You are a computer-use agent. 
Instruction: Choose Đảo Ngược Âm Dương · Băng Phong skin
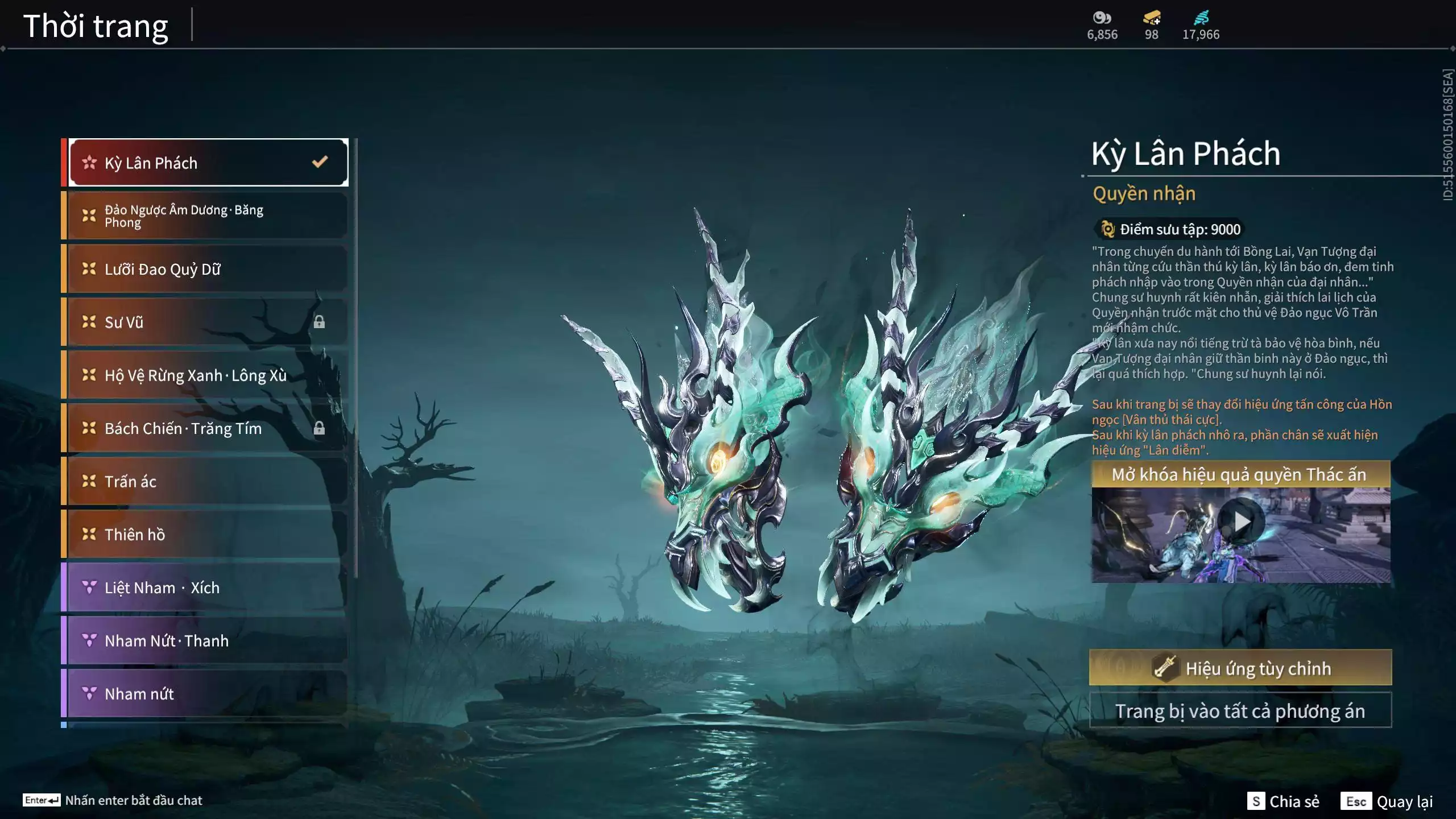tap(208, 216)
